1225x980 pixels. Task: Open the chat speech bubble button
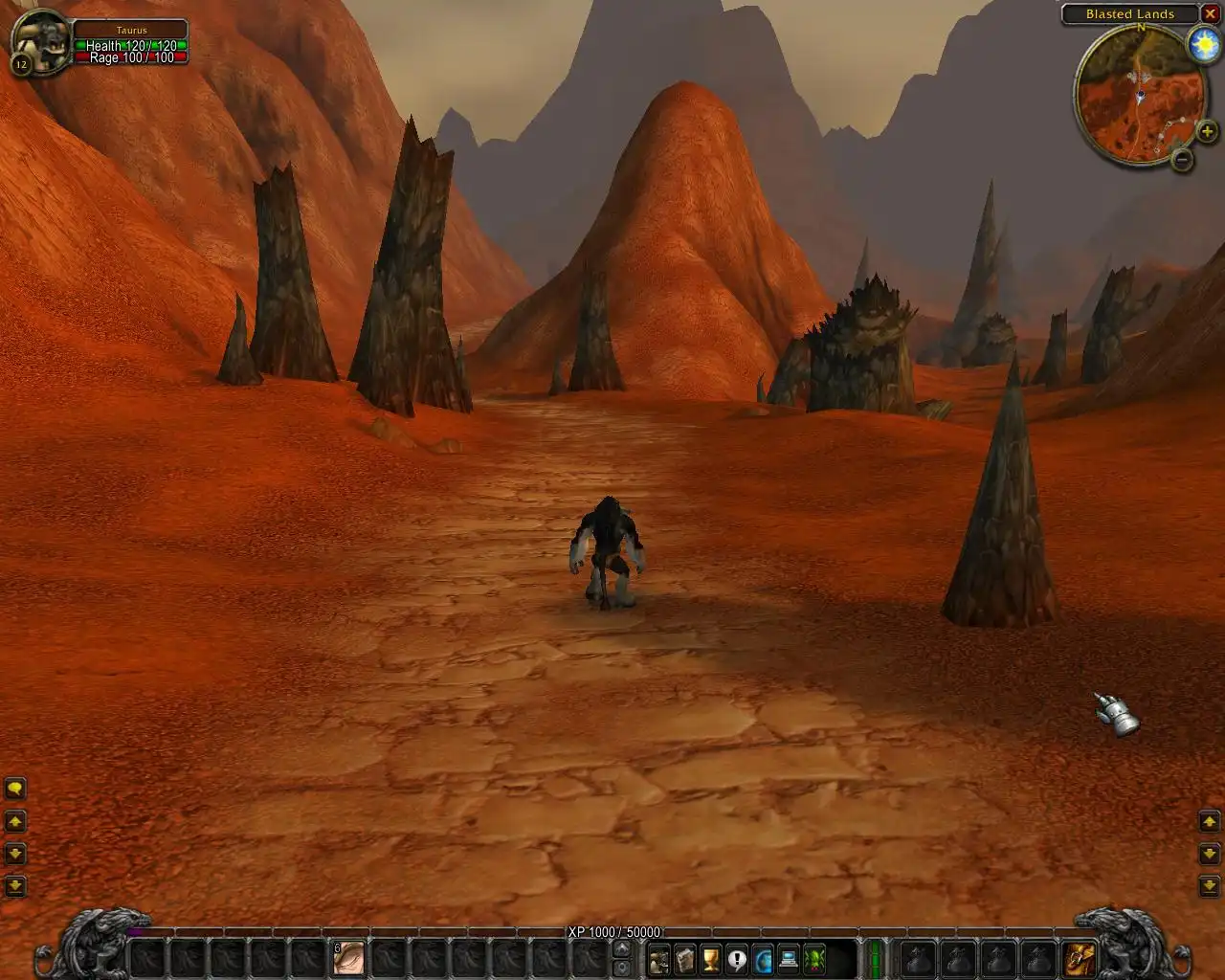[15, 789]
